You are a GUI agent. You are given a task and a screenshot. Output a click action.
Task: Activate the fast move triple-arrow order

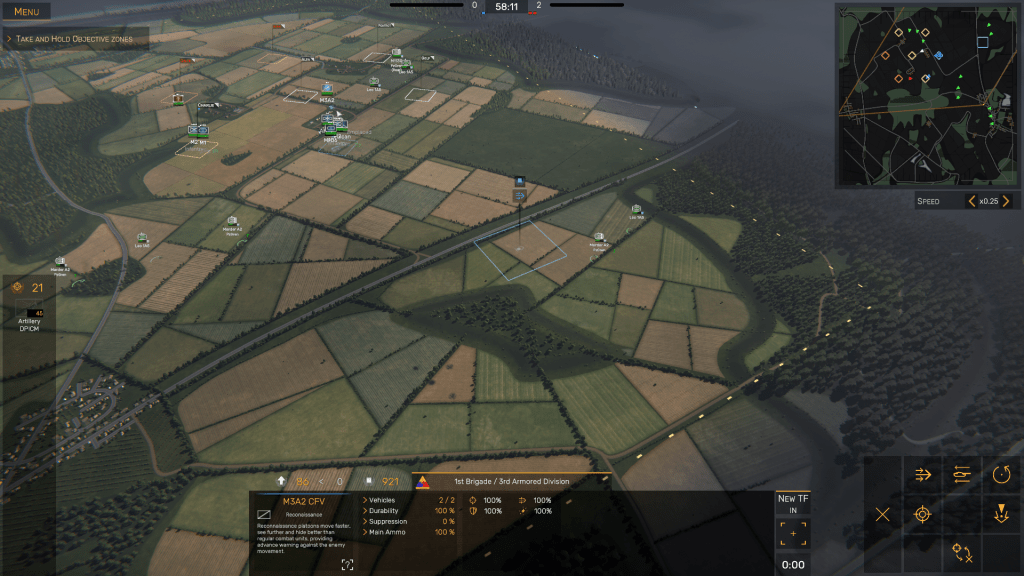coord(923,474)
